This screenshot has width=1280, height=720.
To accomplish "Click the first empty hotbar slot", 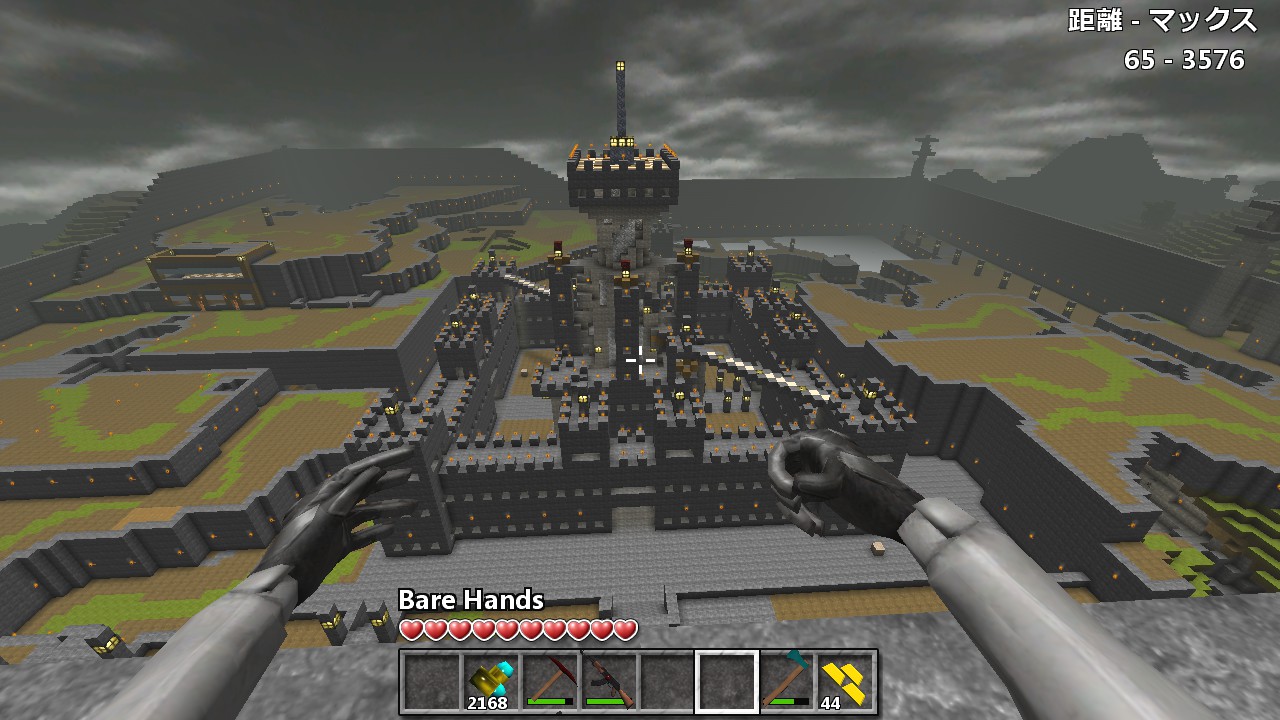I will click(430, 683).
